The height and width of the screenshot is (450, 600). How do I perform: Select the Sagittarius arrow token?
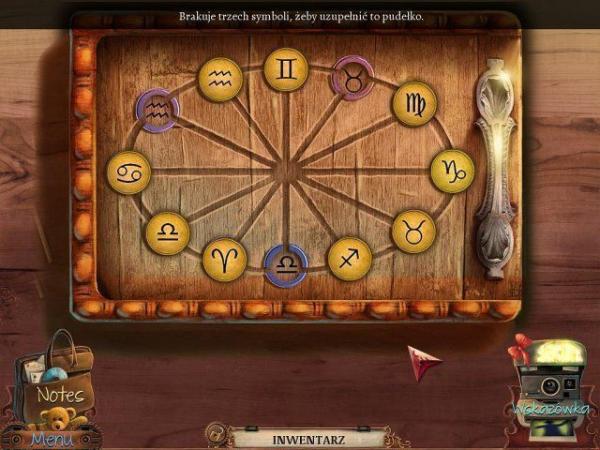coord(350,258)
